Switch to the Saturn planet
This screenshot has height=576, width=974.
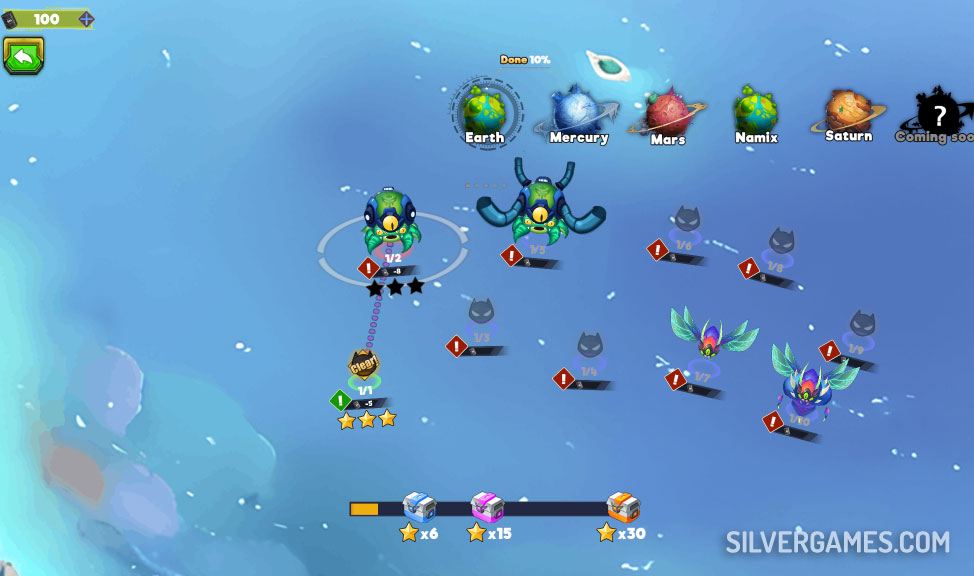(x=847, y=110)
